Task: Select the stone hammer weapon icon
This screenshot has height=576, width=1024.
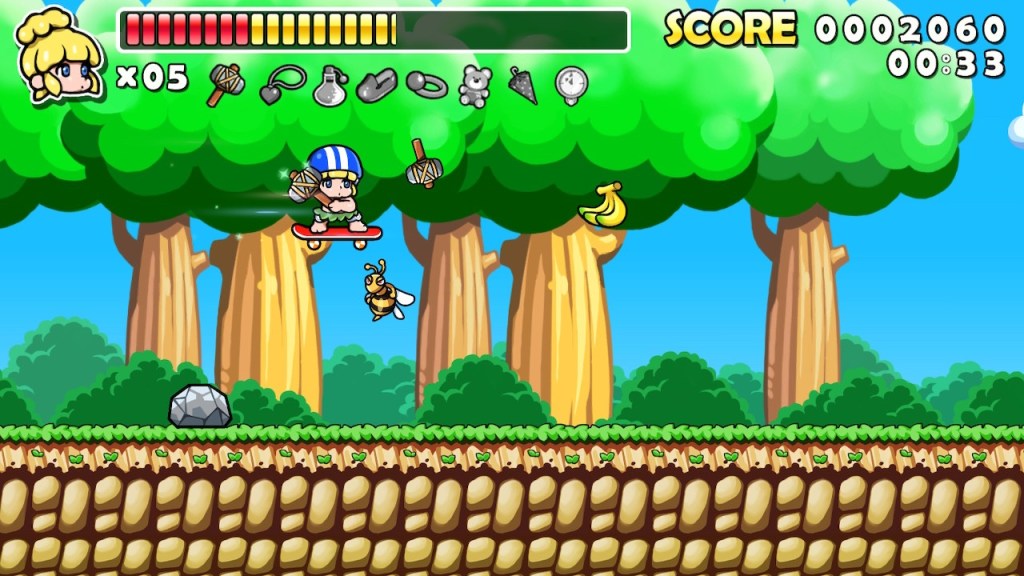Action: click(x=225, y=84)
